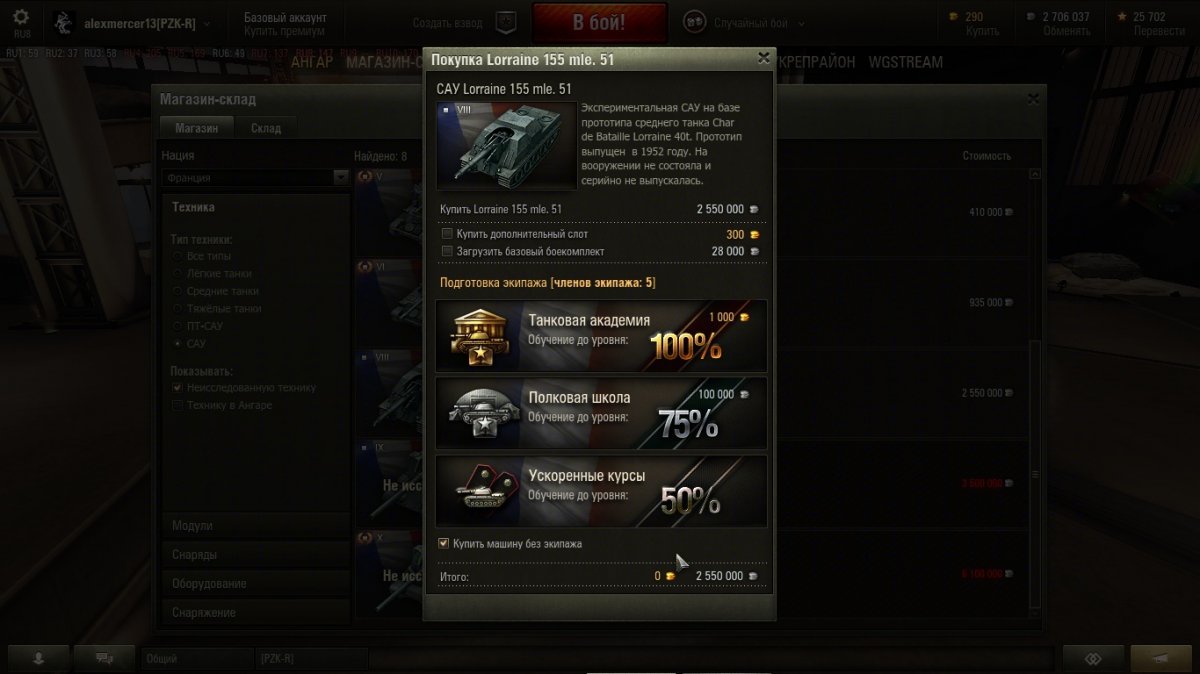Open the nation dropdown showing 'Франция'
1200x674 pixels.
click(255, 177)
